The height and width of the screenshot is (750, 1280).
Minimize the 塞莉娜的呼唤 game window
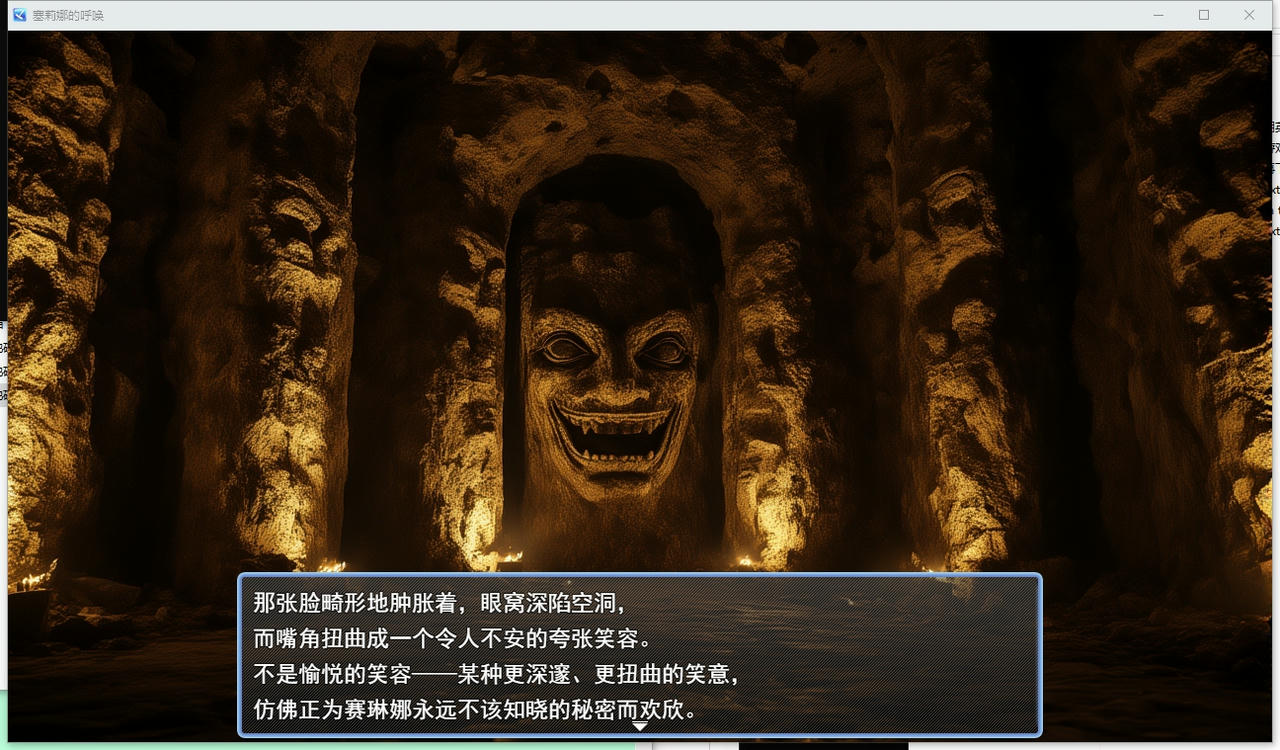(1158, 15)
